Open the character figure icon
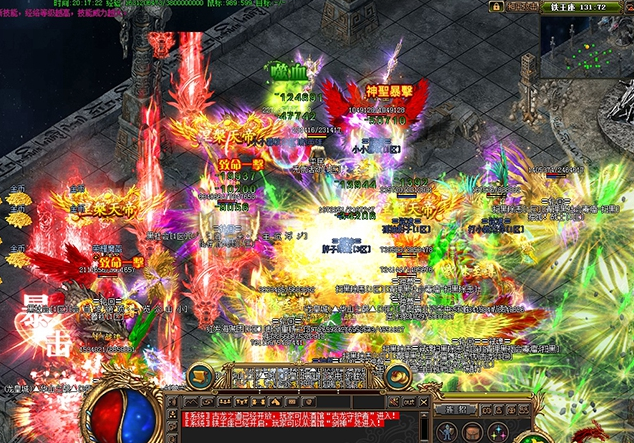 coord(445,432)
